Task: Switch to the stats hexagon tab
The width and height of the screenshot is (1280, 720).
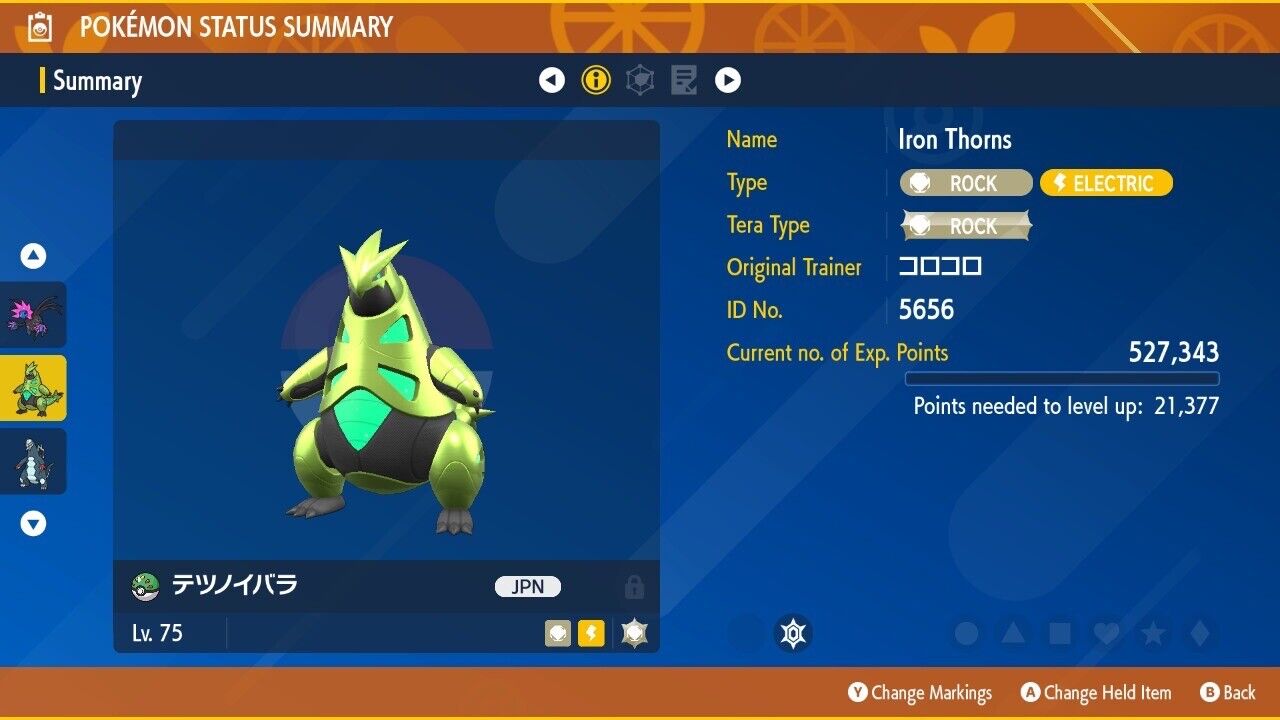Action: point(640,80)
